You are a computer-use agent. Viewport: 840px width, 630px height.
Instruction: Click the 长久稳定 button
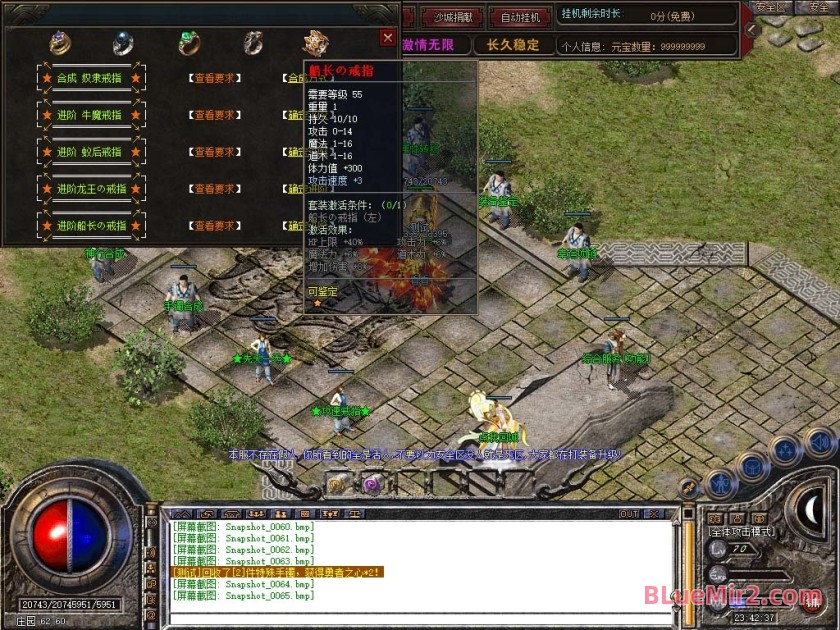[x=513, y=45]
